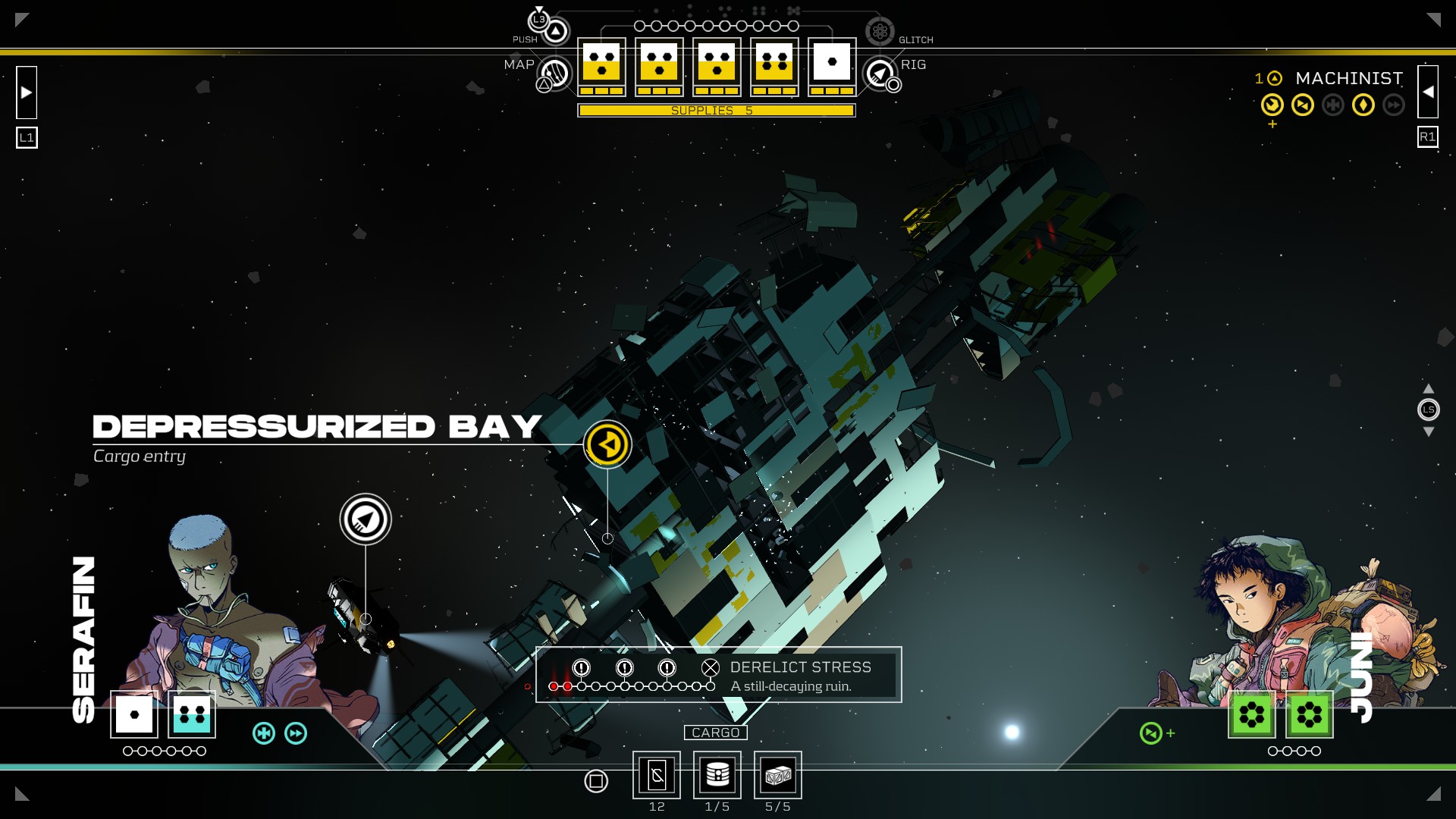Open the Cargo label
The width and height of the screenshot is (1456, 819).
coord(715,733)
